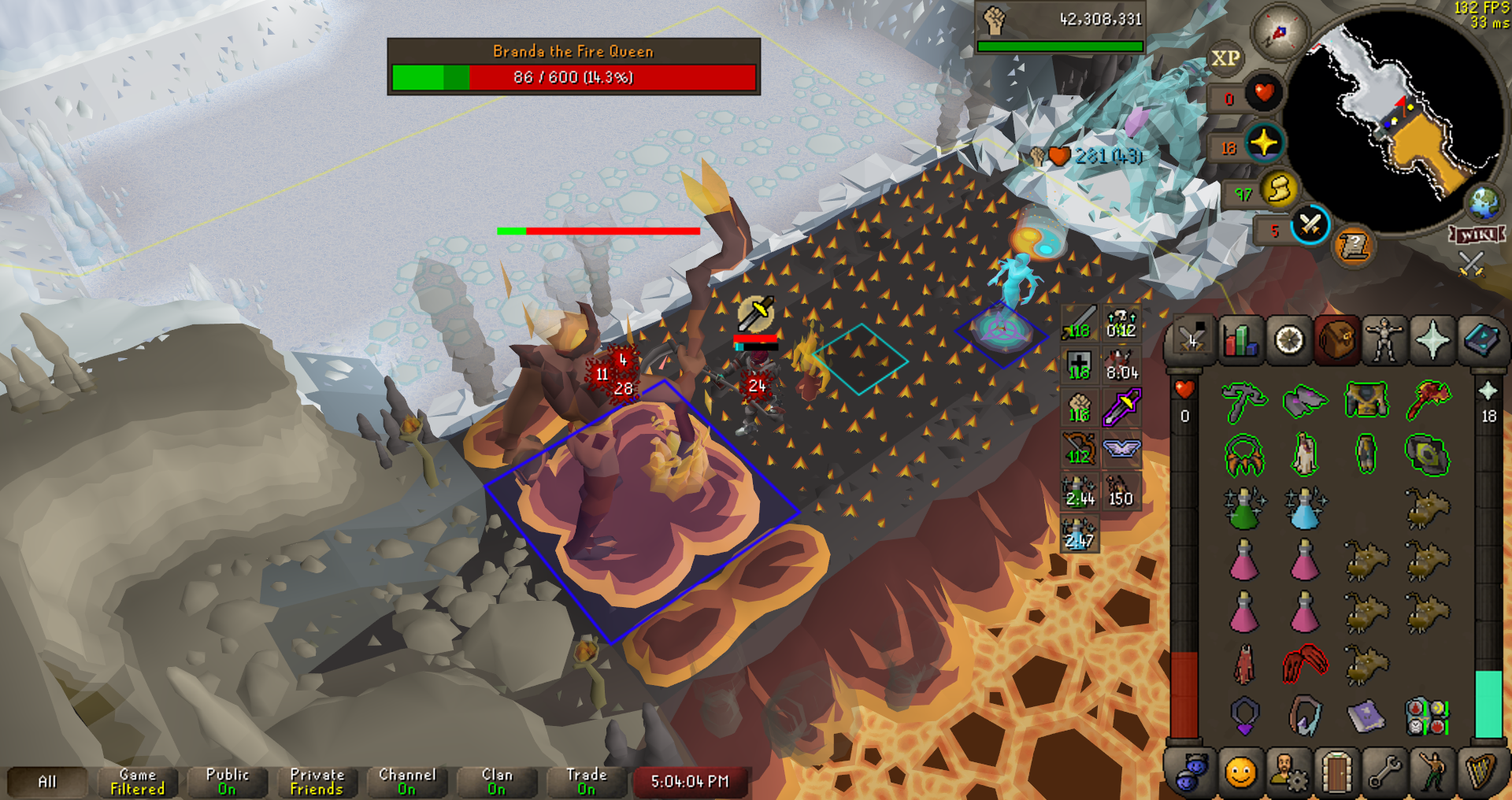Open the Quest List tab
Screen dimensions: 1512x800
(1289, 340)
